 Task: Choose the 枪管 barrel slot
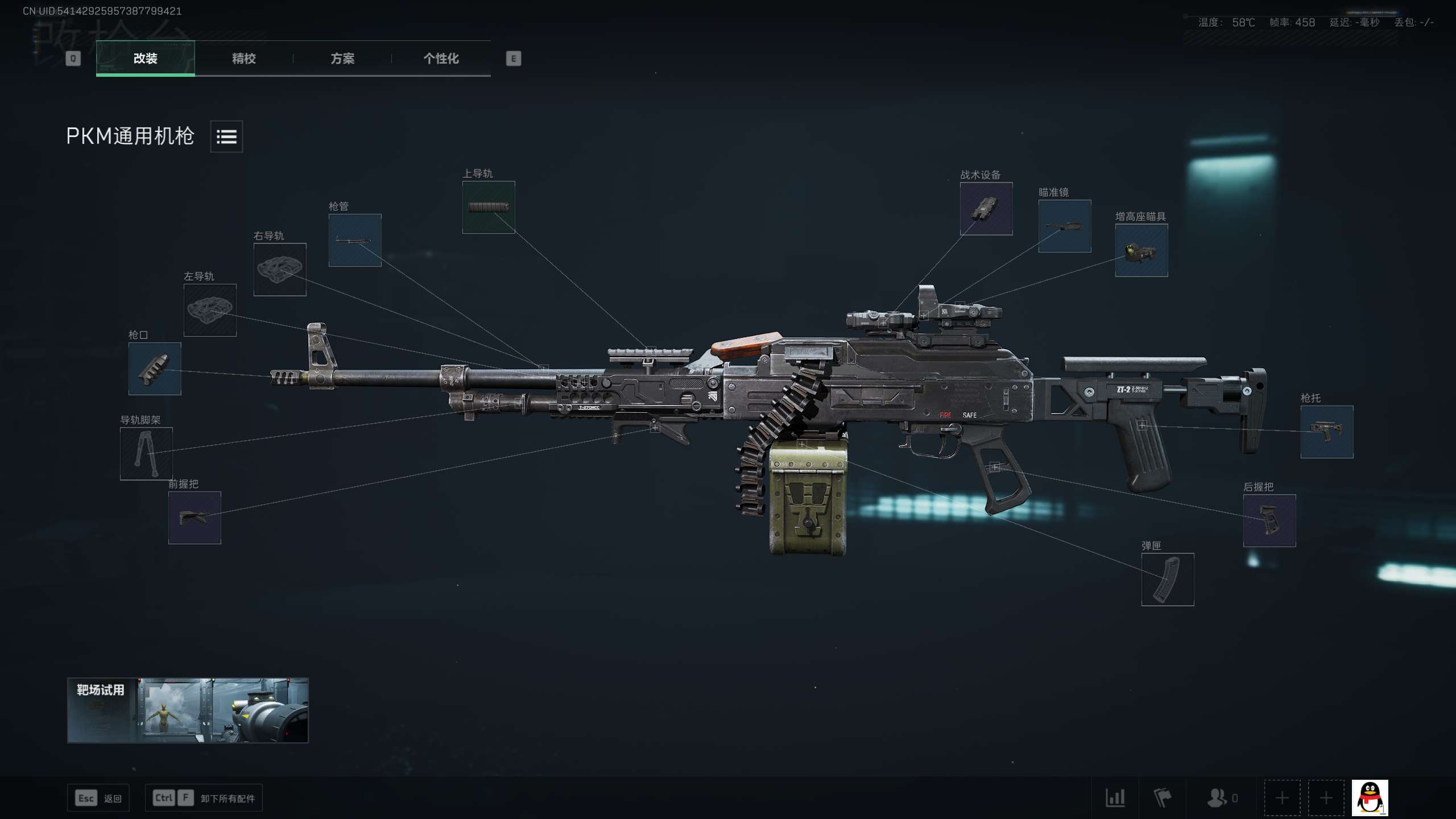coord(355,240)
